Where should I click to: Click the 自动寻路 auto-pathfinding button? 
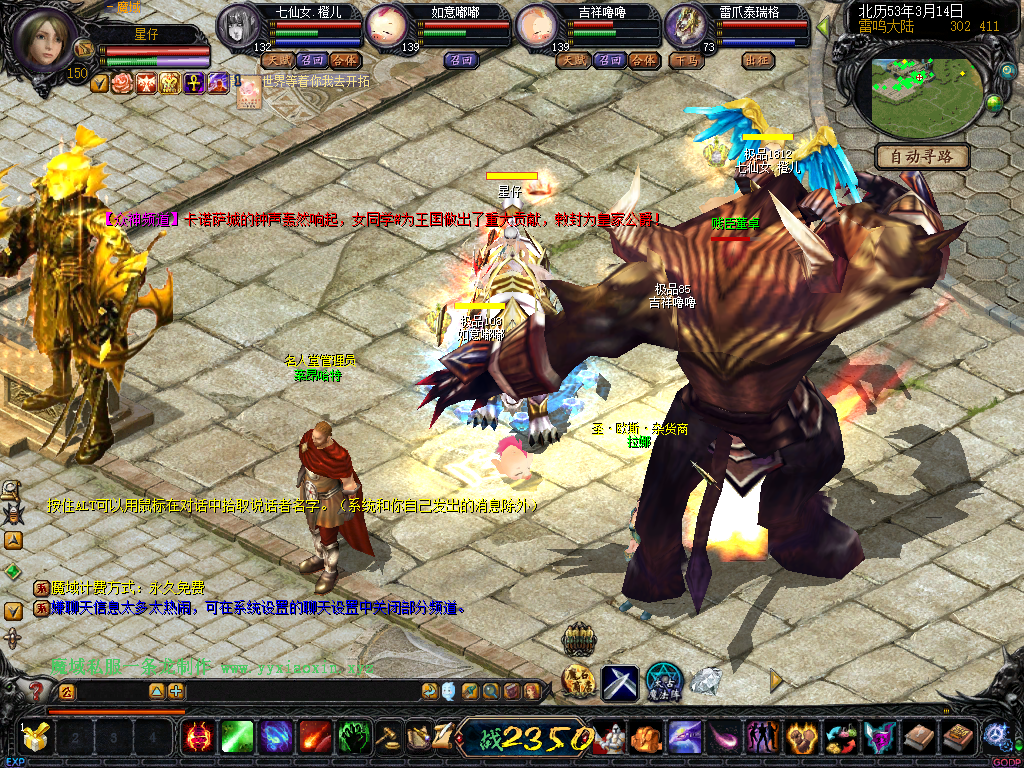click(922, 156)
